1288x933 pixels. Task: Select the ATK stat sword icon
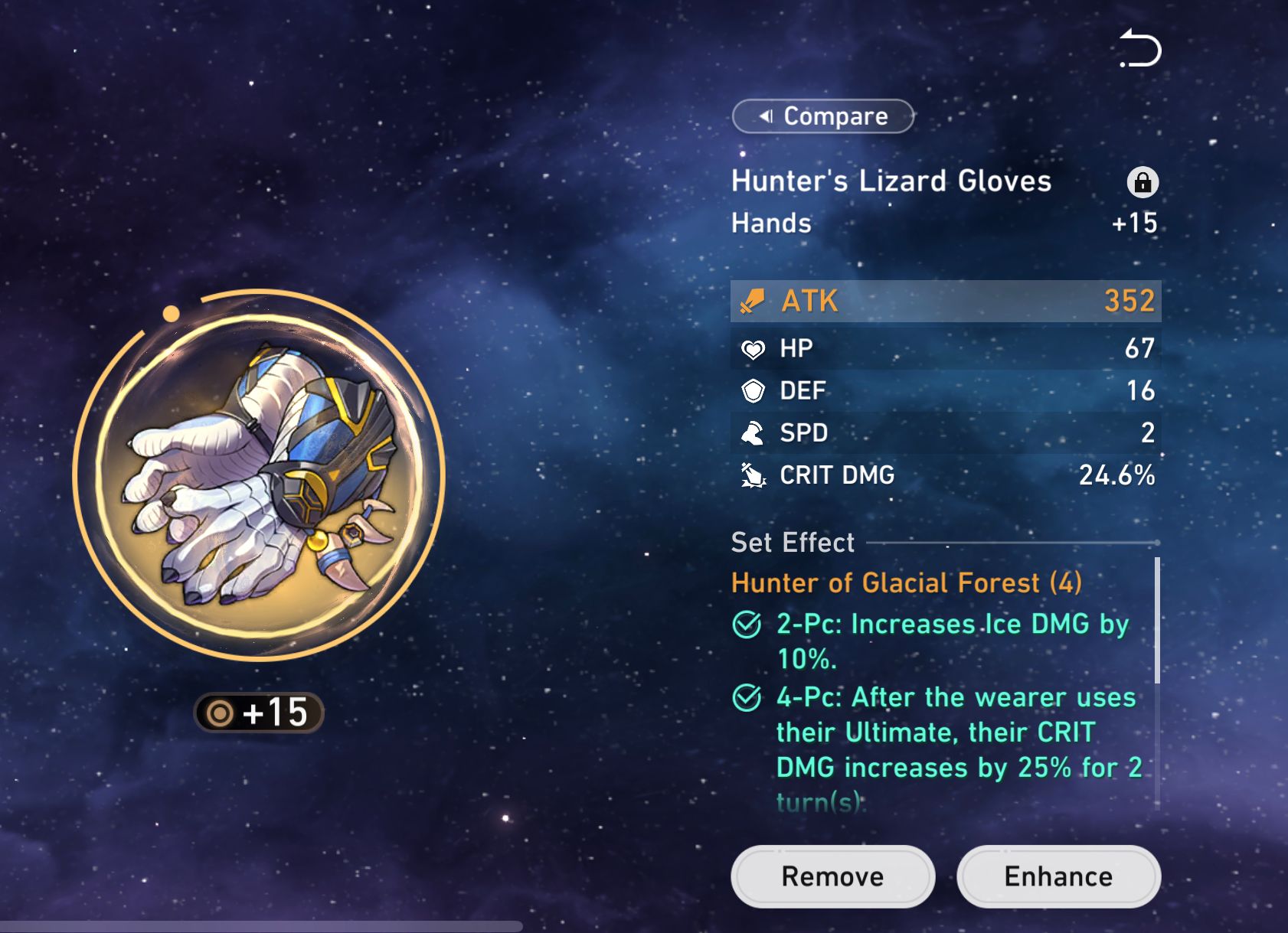[754, 302]
